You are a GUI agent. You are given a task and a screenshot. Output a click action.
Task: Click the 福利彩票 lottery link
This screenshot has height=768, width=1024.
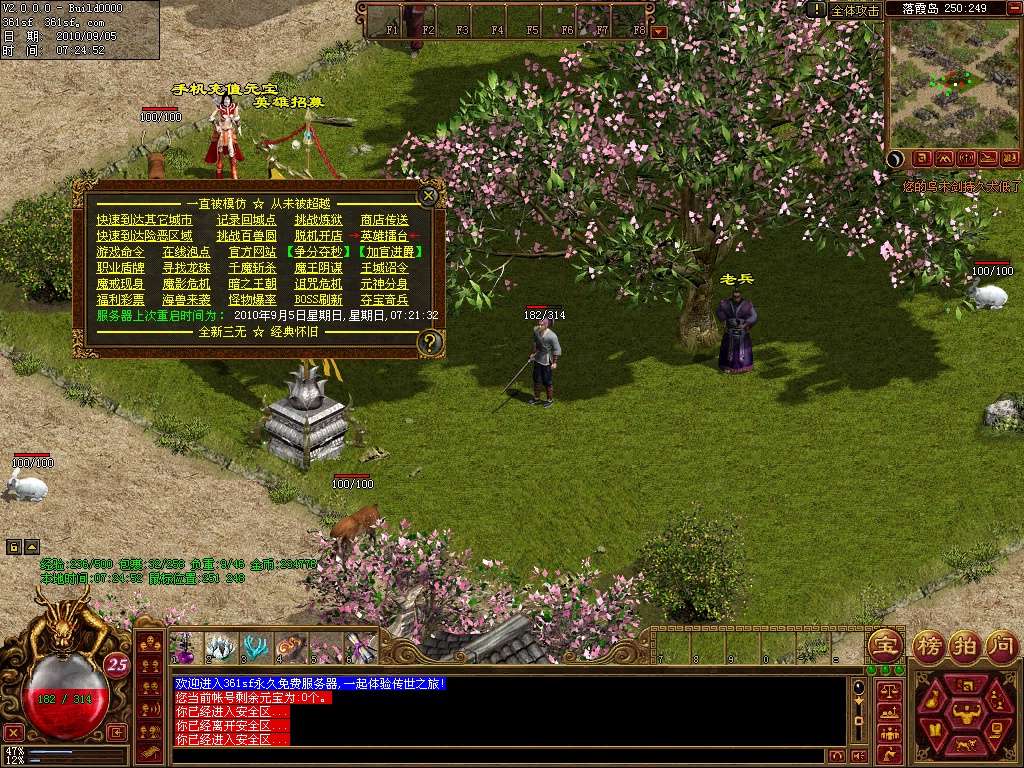coord(120,300)
